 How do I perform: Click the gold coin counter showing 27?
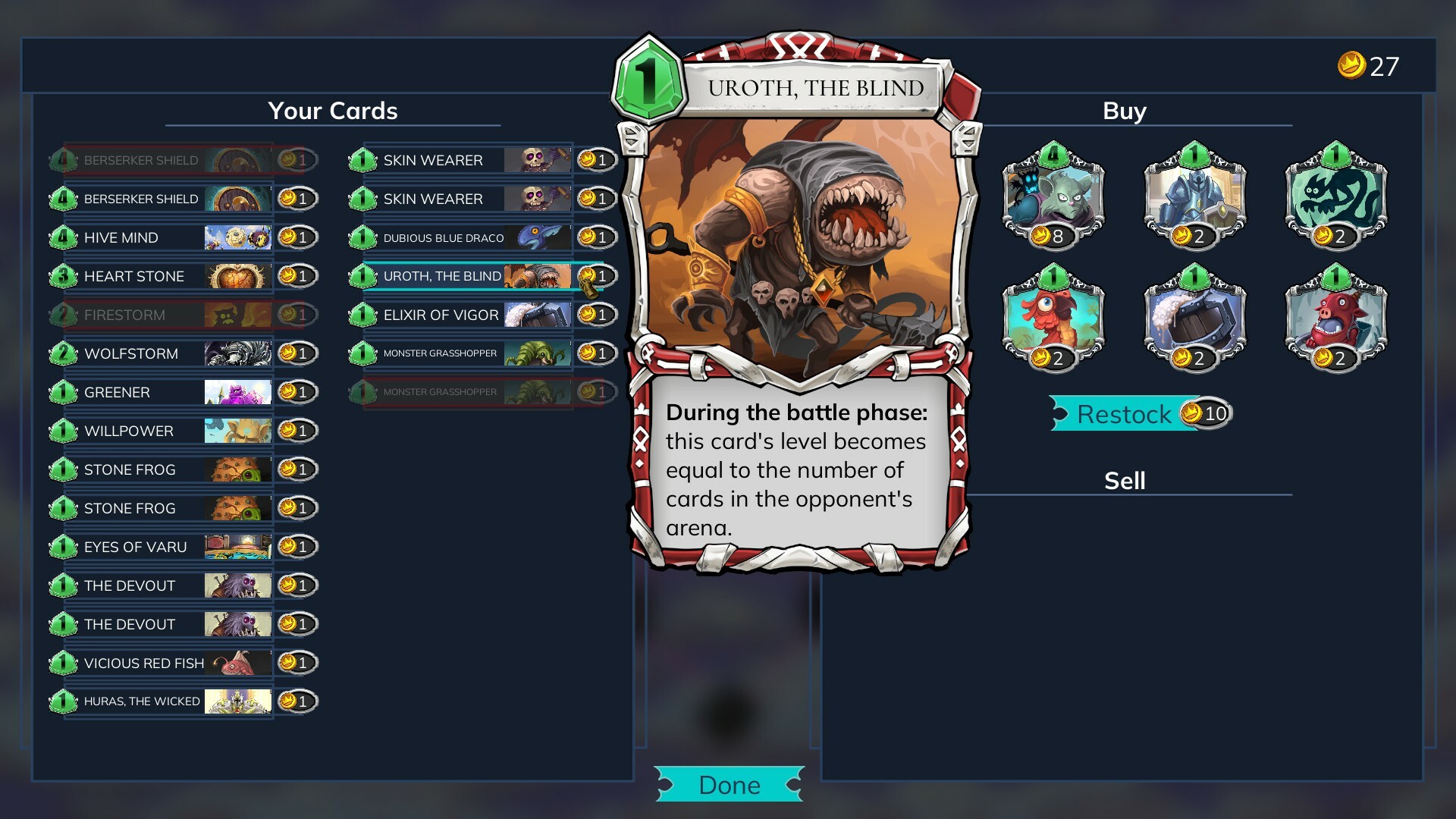coord(1367,65)
